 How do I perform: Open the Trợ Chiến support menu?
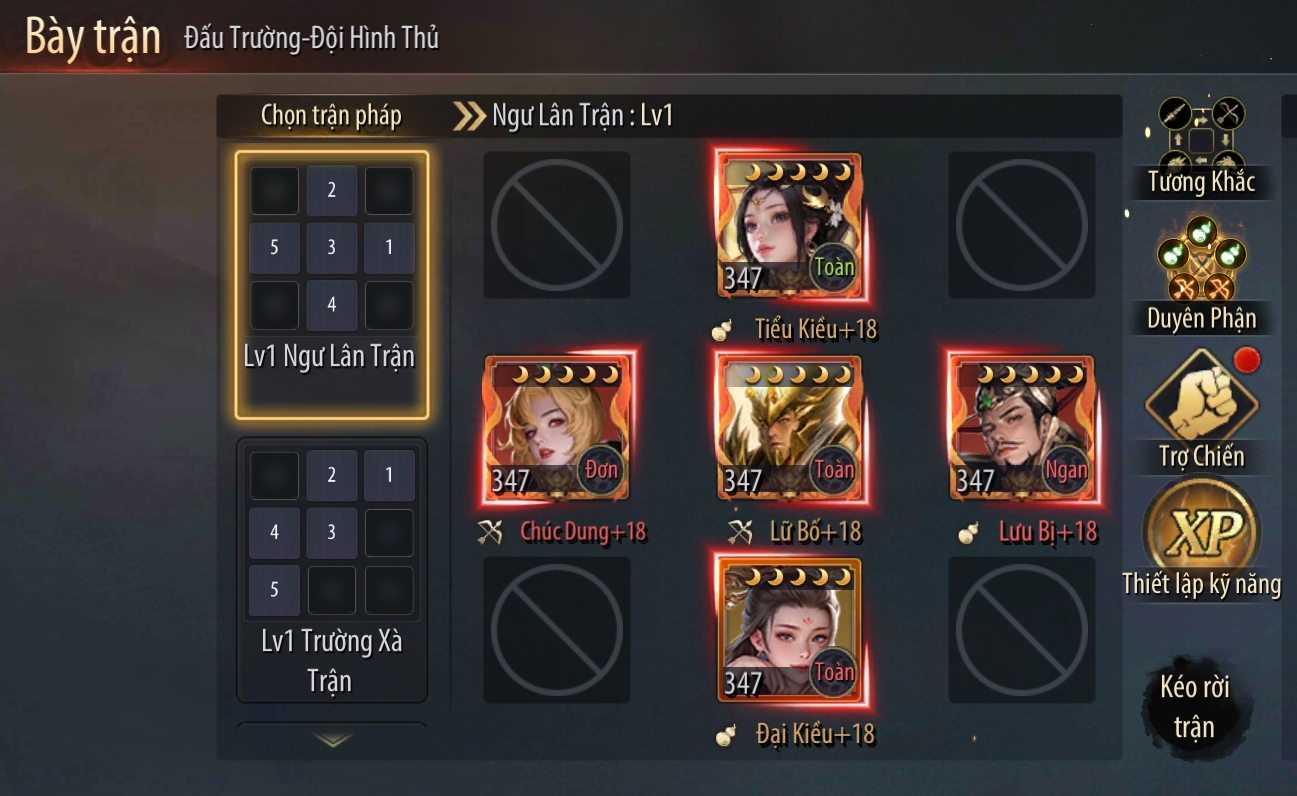click(x=1201, y=410)
